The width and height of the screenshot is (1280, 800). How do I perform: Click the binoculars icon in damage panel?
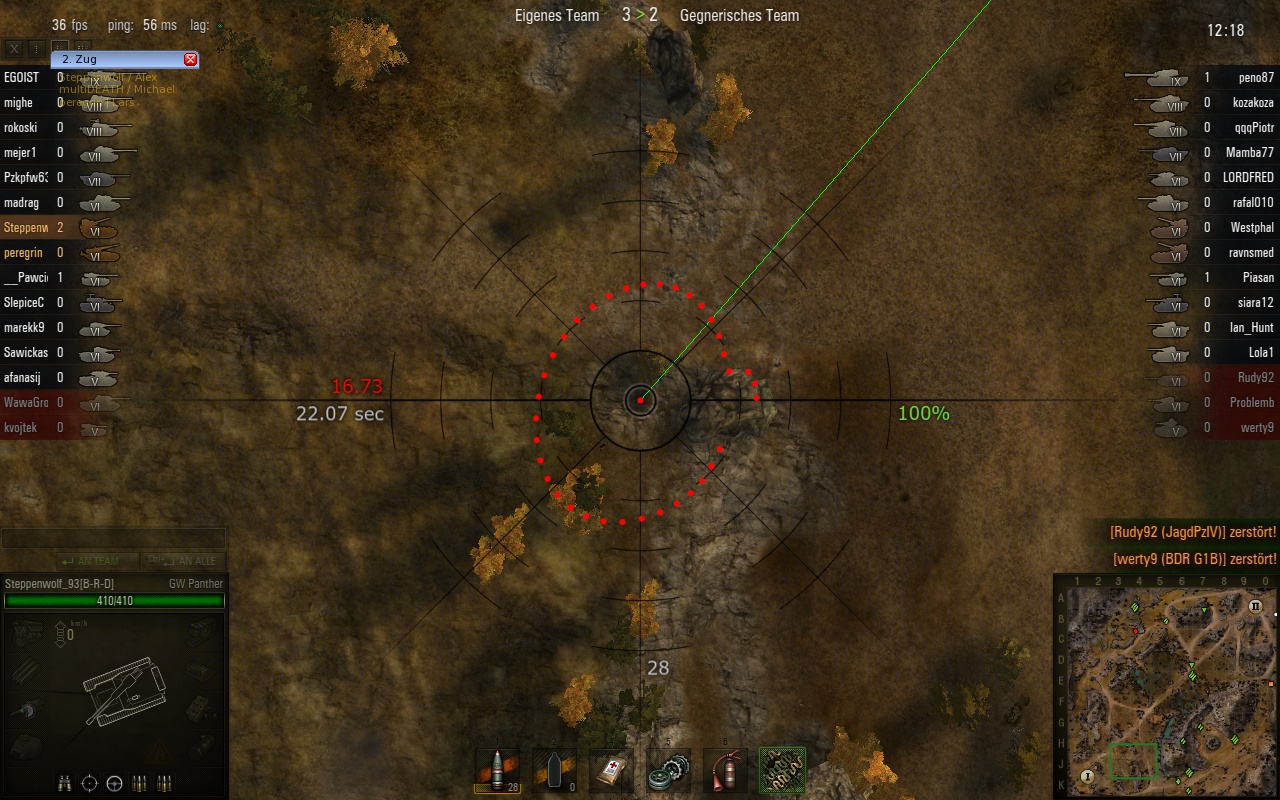[x=64, y=782]
